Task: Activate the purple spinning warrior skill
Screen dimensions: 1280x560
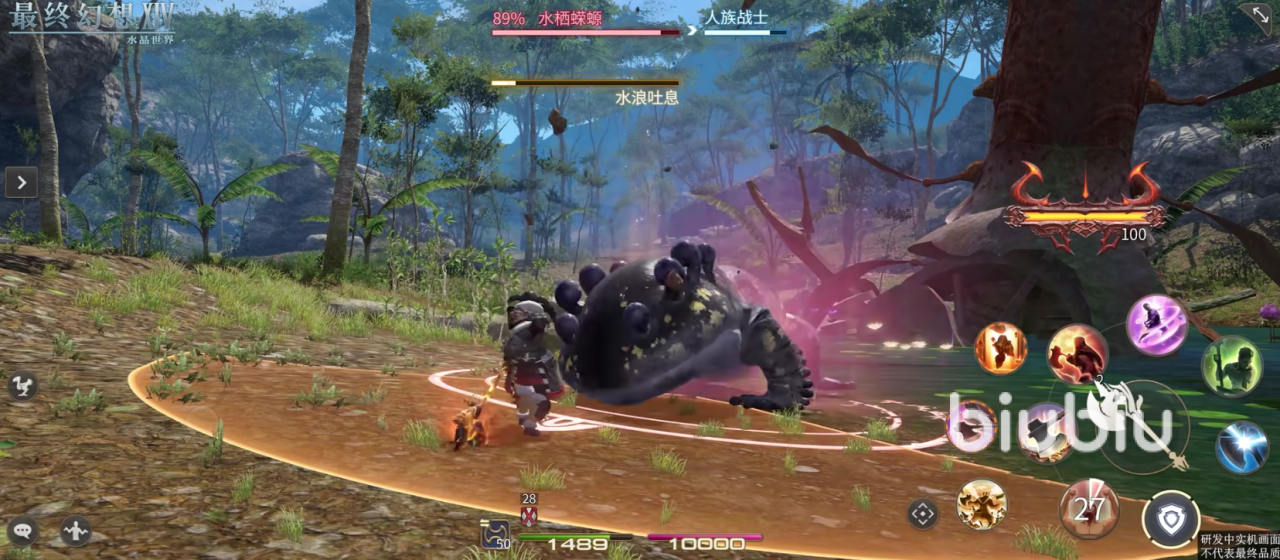Action: [x=1156, y=323]
